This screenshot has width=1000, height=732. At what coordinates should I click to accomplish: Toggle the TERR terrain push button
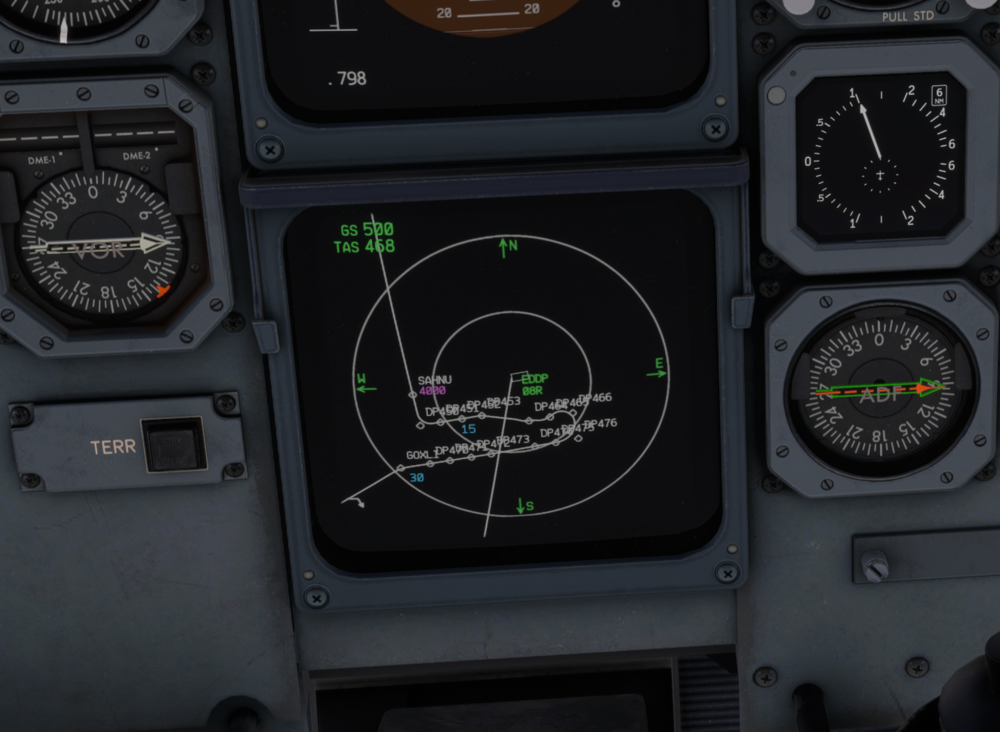coord(172,445)
